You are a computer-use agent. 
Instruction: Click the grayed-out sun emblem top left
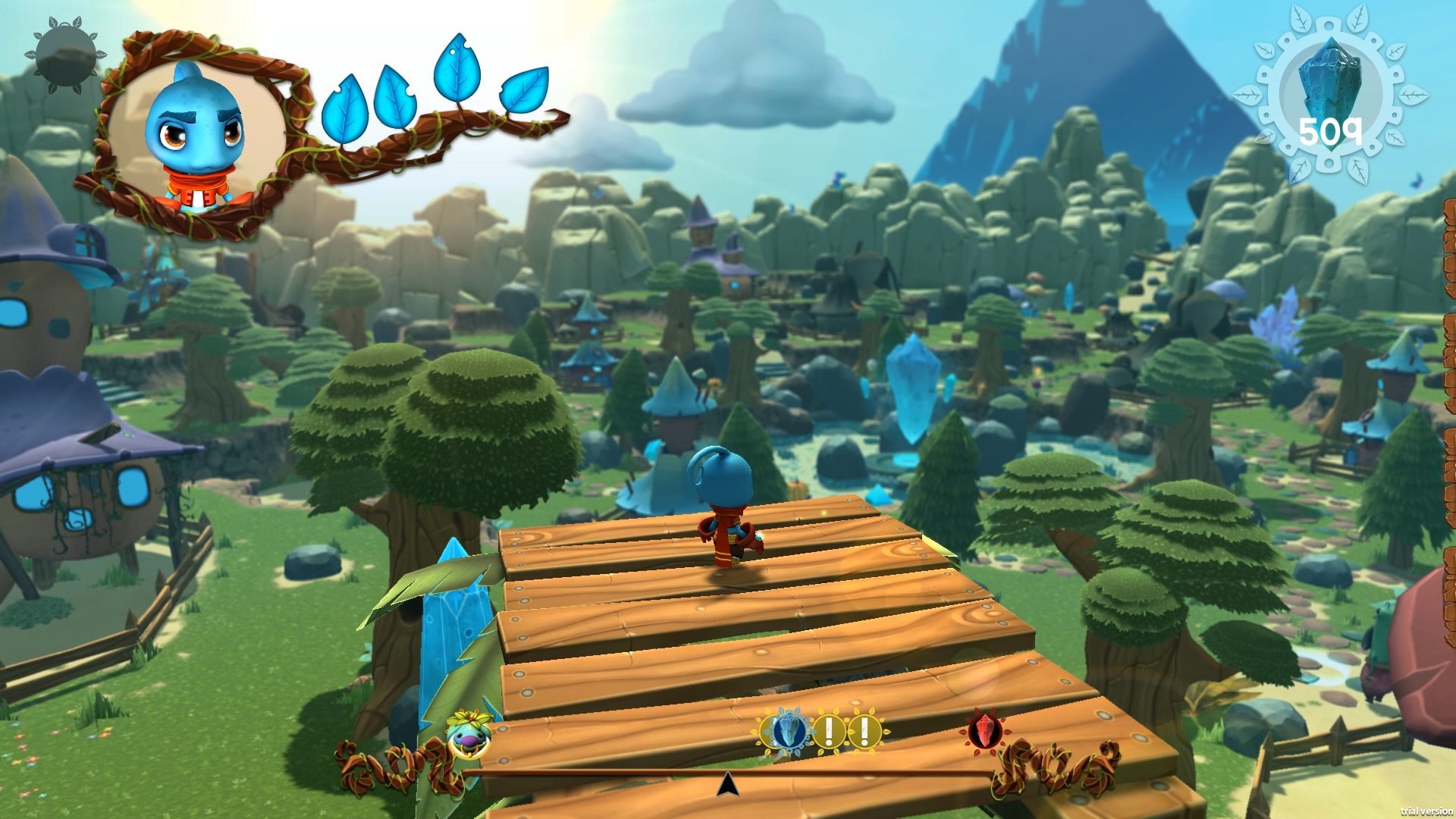pos(64,52)
